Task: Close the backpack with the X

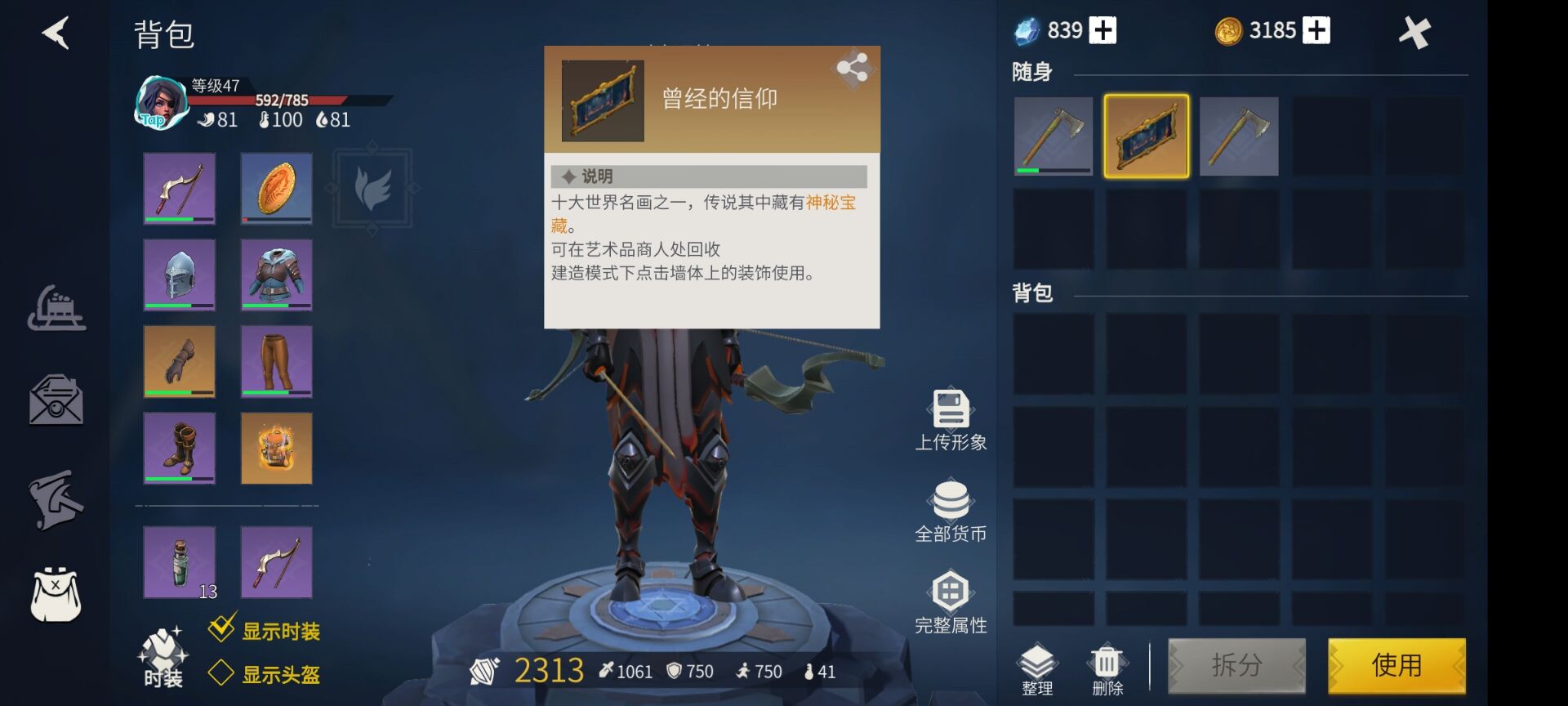Action: 1414,33
